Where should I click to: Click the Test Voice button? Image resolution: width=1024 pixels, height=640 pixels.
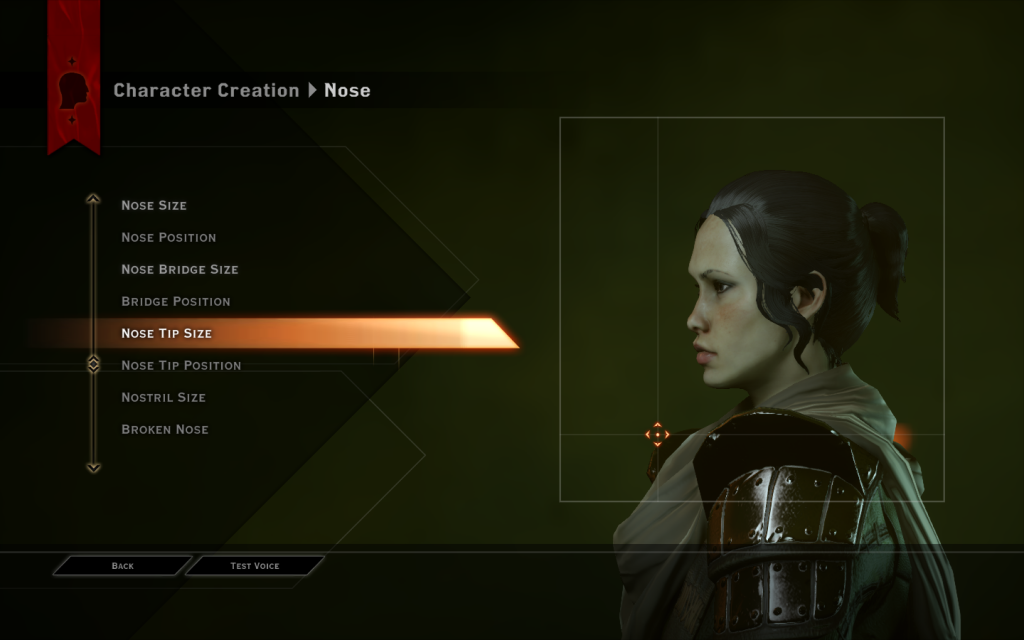pos(255,566)
